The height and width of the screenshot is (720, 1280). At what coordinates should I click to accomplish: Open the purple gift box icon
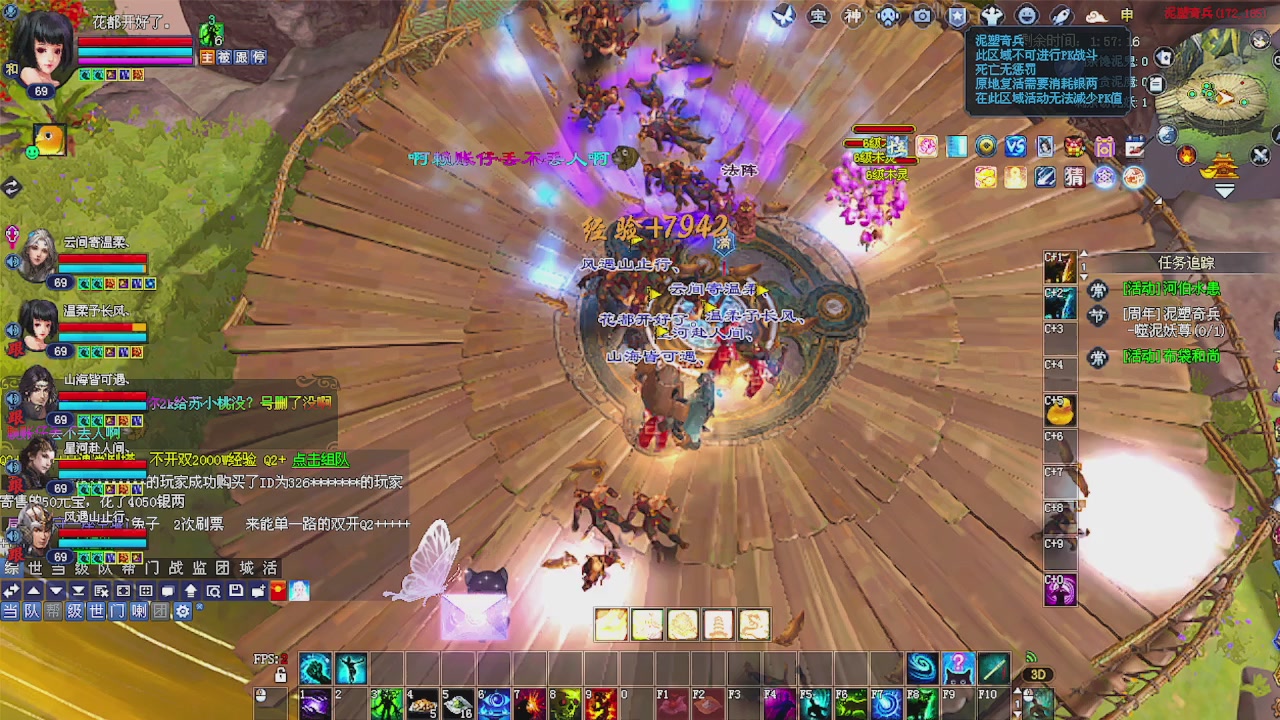tap(1104, 147)
